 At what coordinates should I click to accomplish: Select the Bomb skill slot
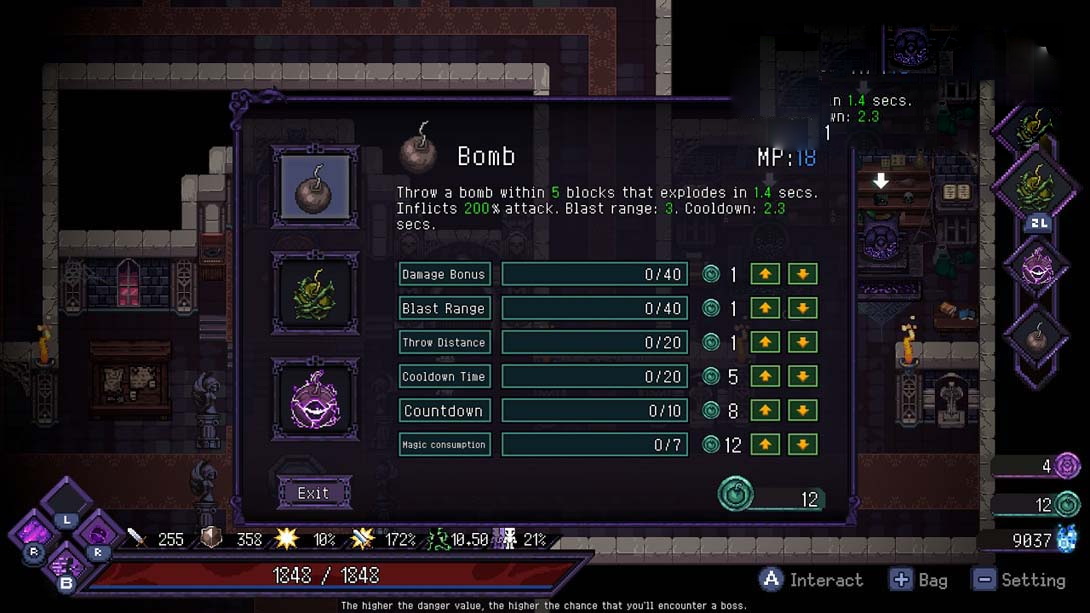[x=315, y=186]
